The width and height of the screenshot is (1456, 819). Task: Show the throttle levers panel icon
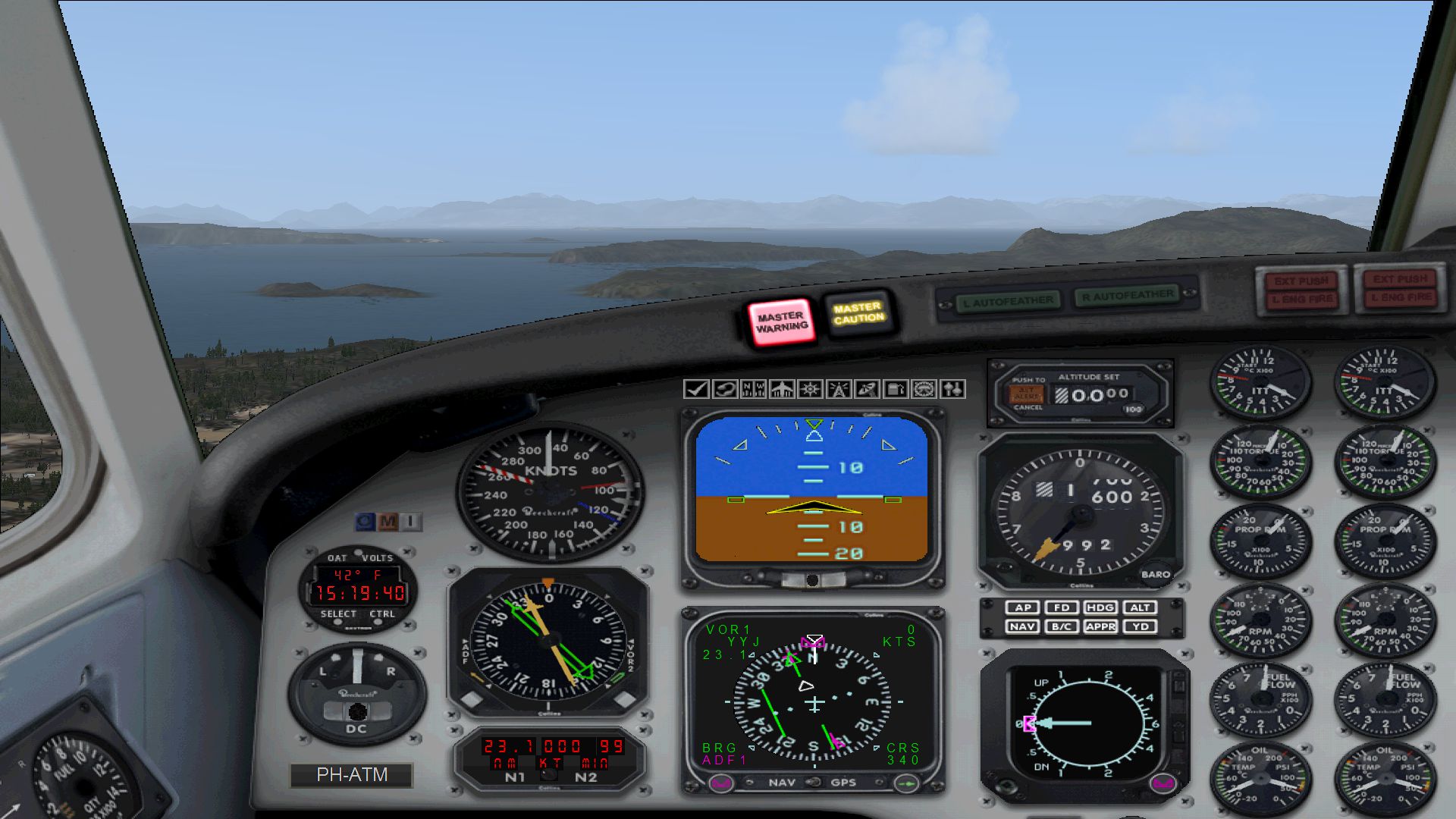[x=952, y=390]
